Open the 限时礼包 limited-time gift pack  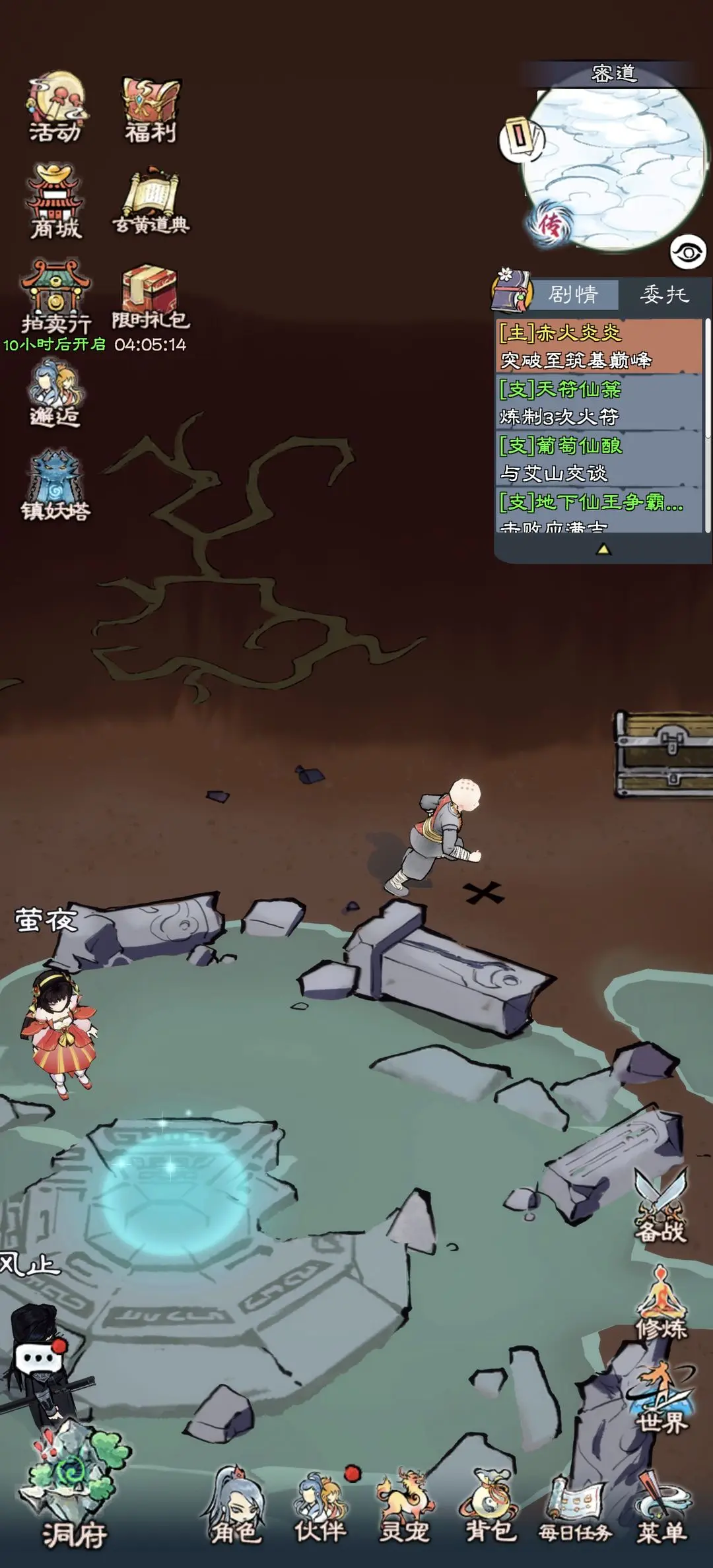[151, 296]
